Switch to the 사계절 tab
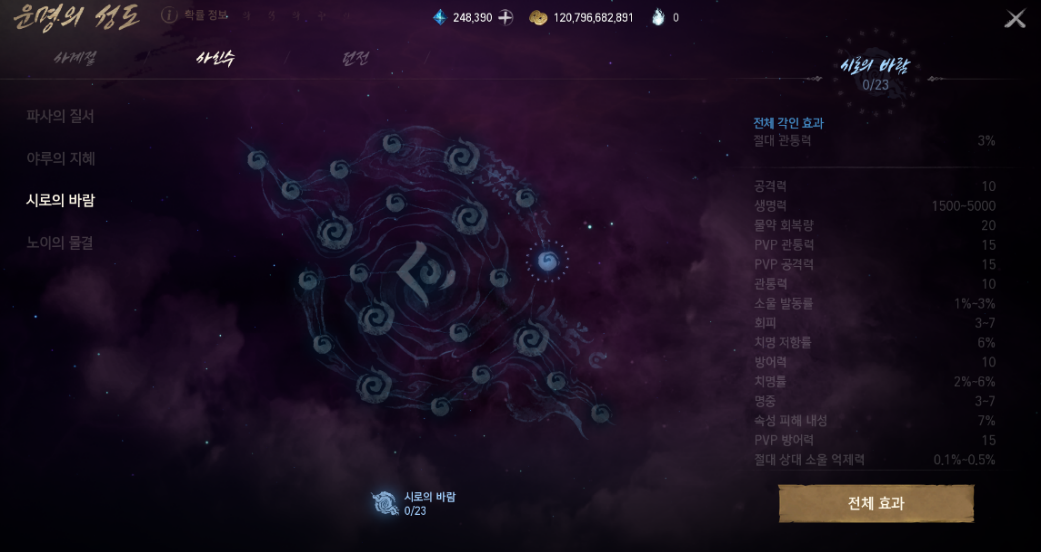 coord(75,58)
